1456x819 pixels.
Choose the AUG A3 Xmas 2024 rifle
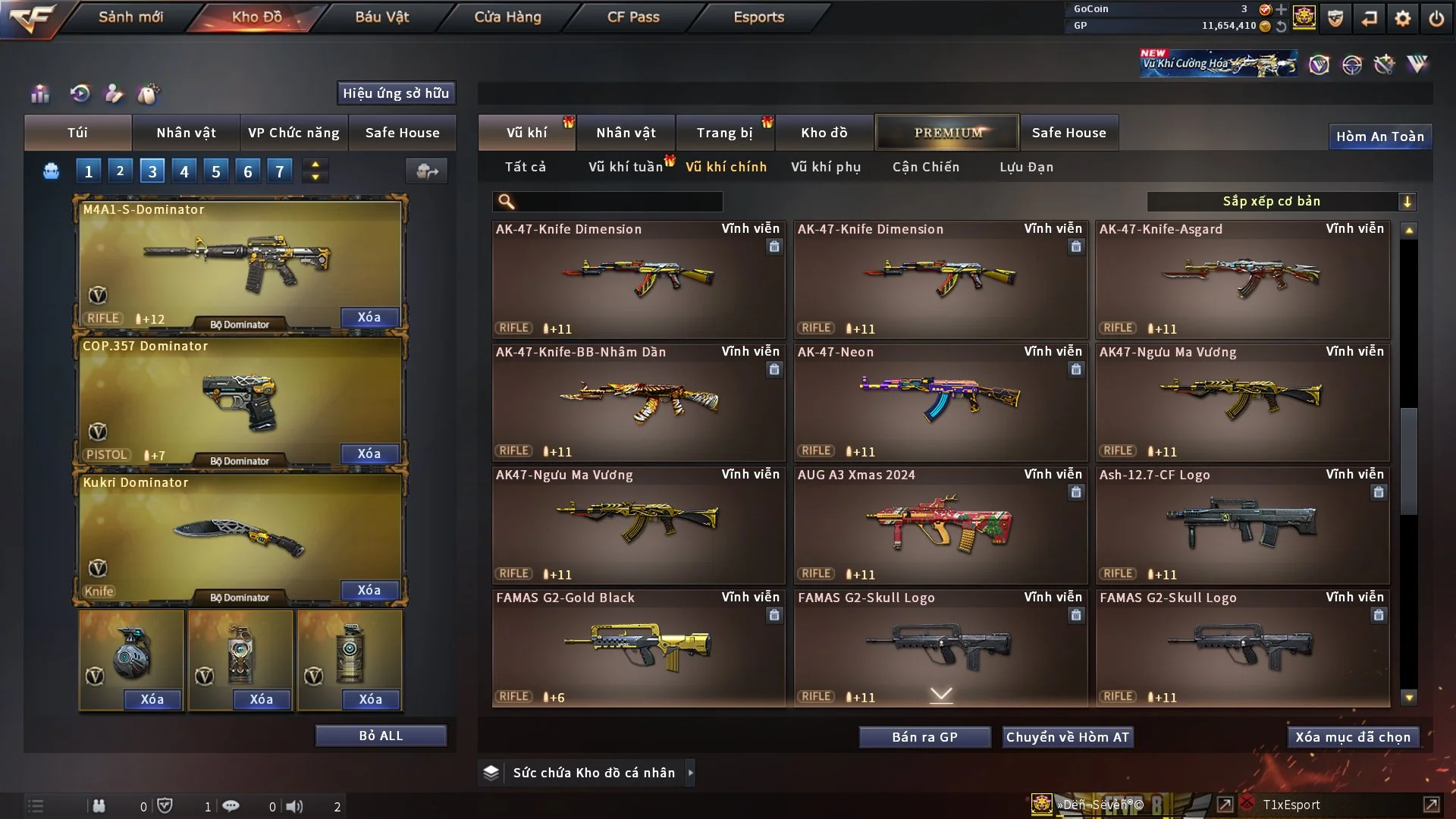tap(940, 525)
